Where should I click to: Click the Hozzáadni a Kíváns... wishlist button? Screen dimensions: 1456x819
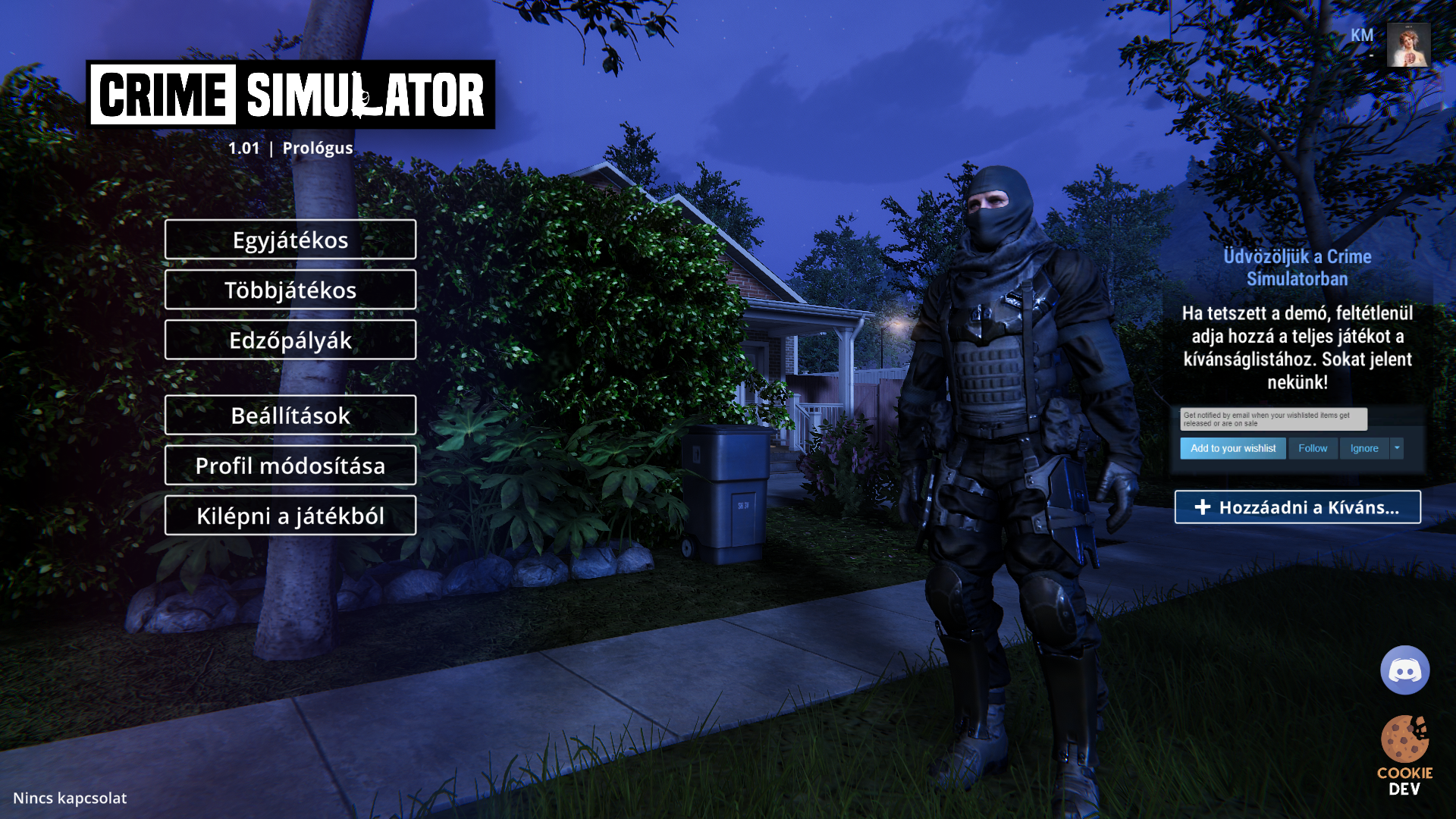click(1298, 507)
